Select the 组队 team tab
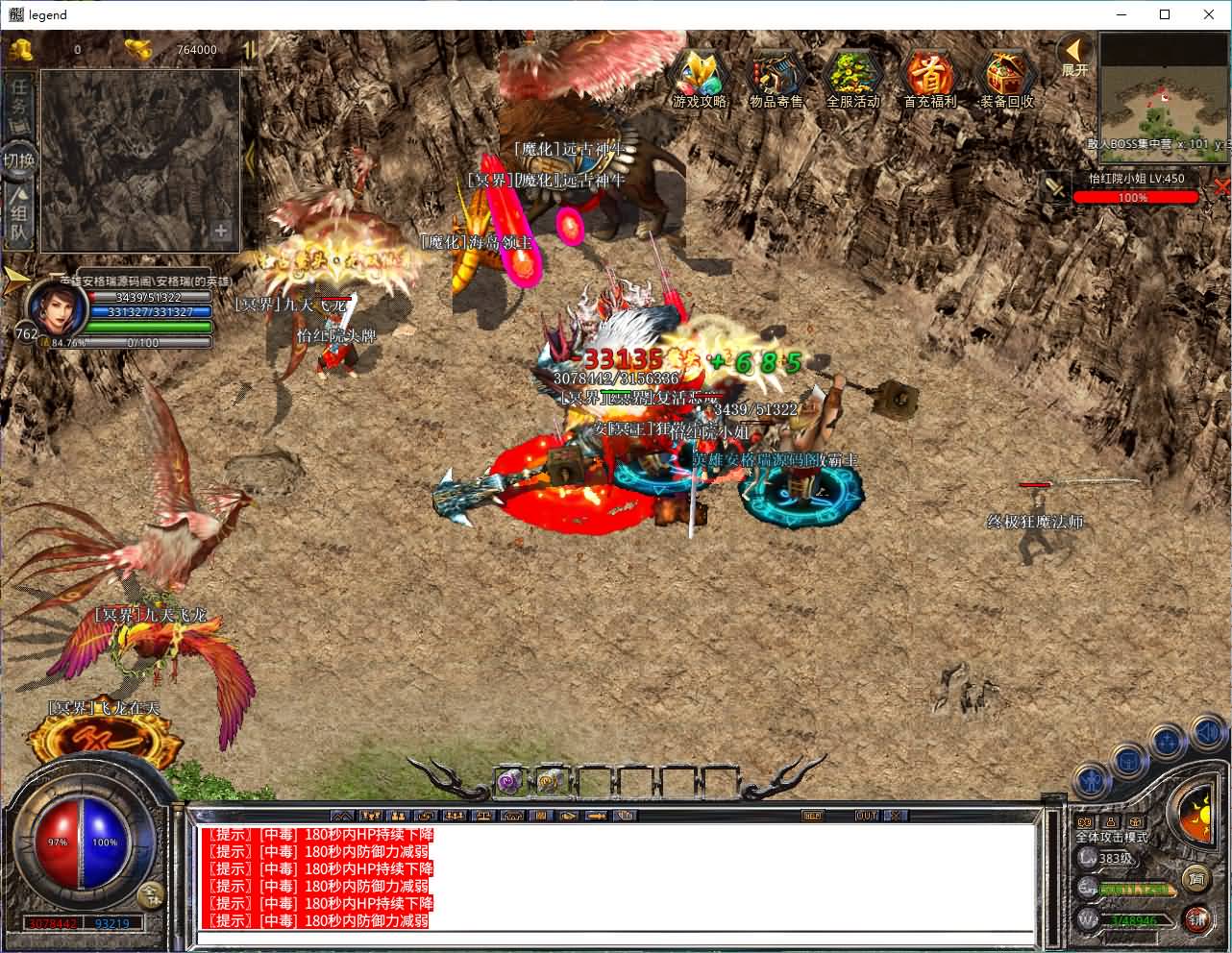1232x953 pixels. (x=18, y=217)
